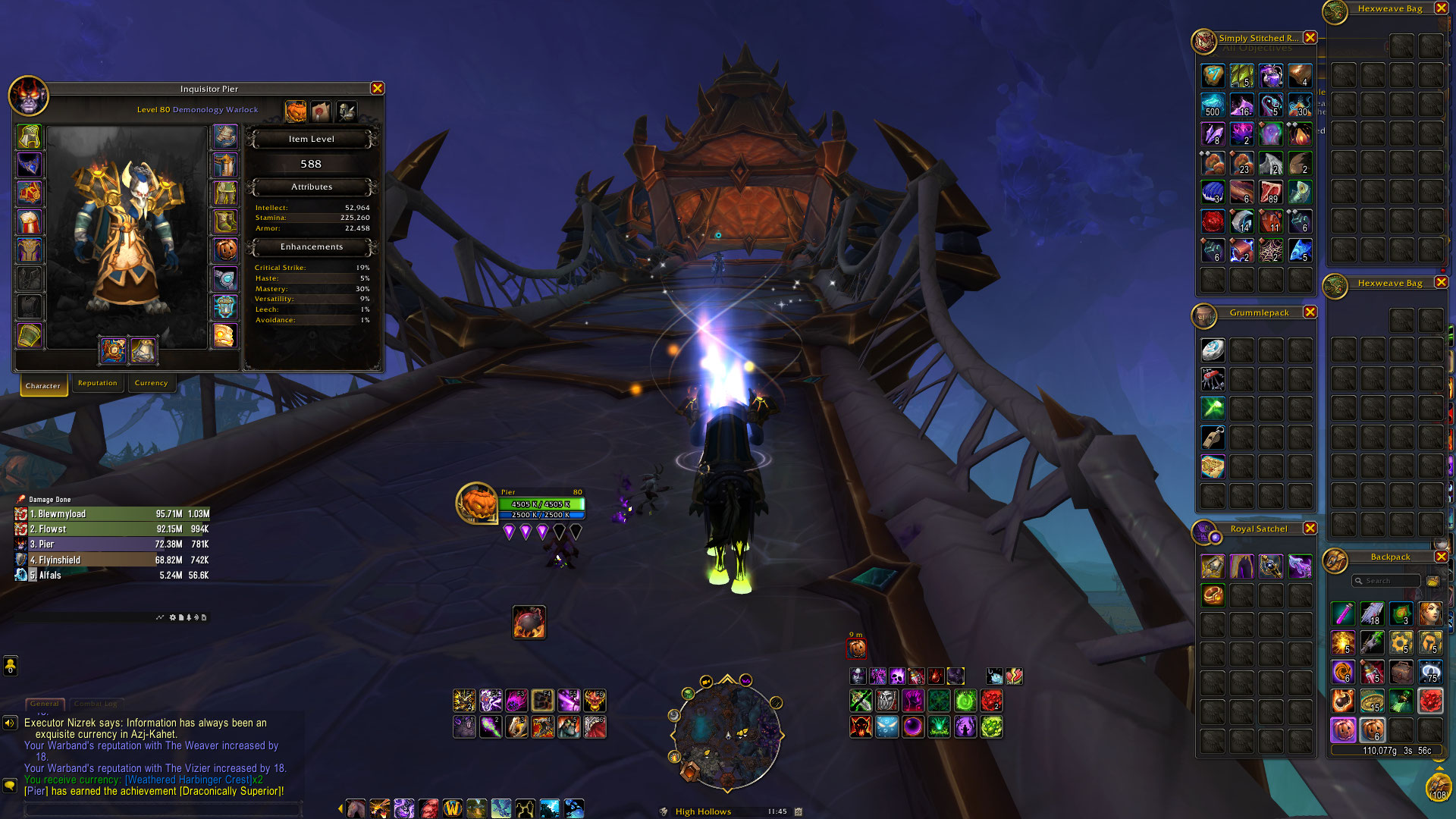Select the equipped helmet slot
The image size is (1456, 819).
[30, 136]
